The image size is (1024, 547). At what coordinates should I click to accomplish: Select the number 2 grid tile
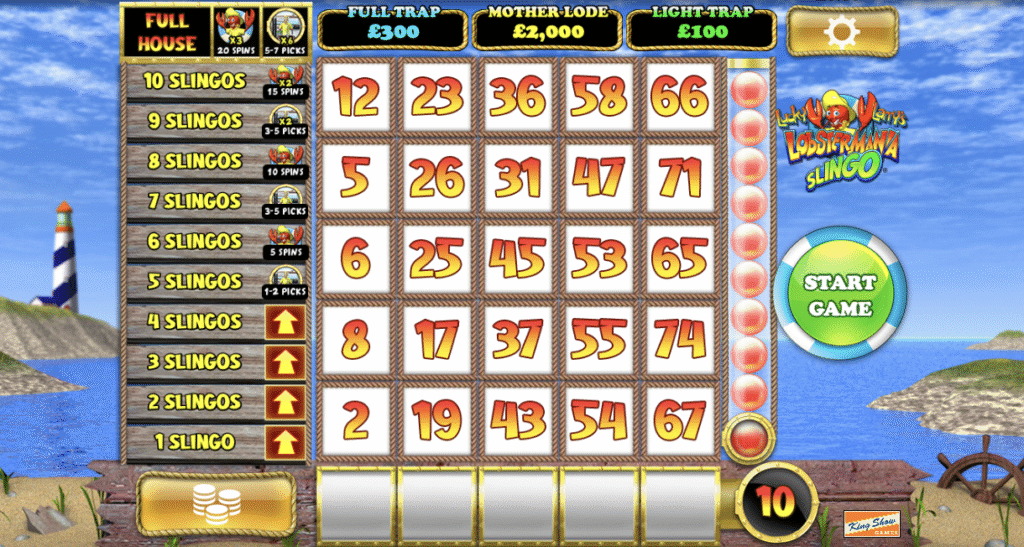355,420
